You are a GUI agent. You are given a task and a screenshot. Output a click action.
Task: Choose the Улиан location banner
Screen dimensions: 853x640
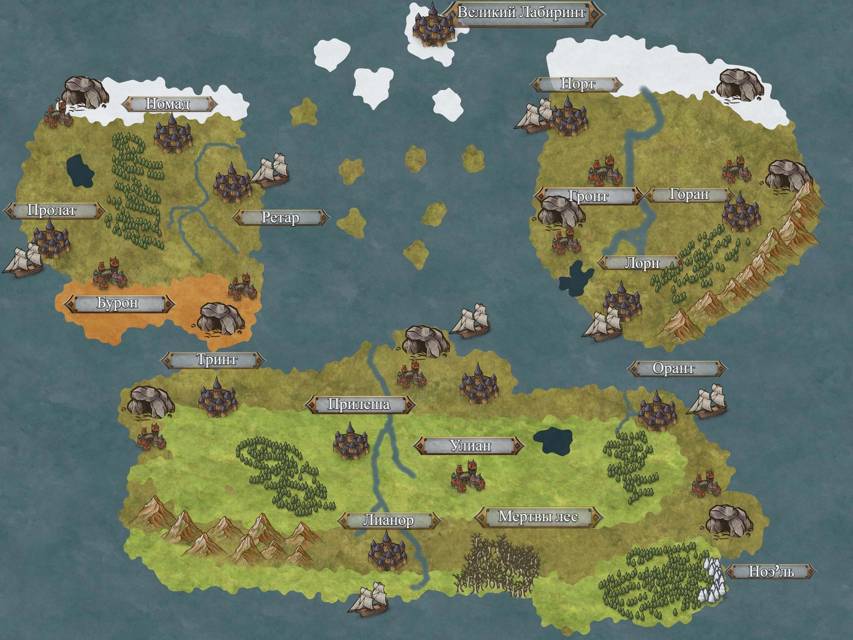(x=469, y=445)
